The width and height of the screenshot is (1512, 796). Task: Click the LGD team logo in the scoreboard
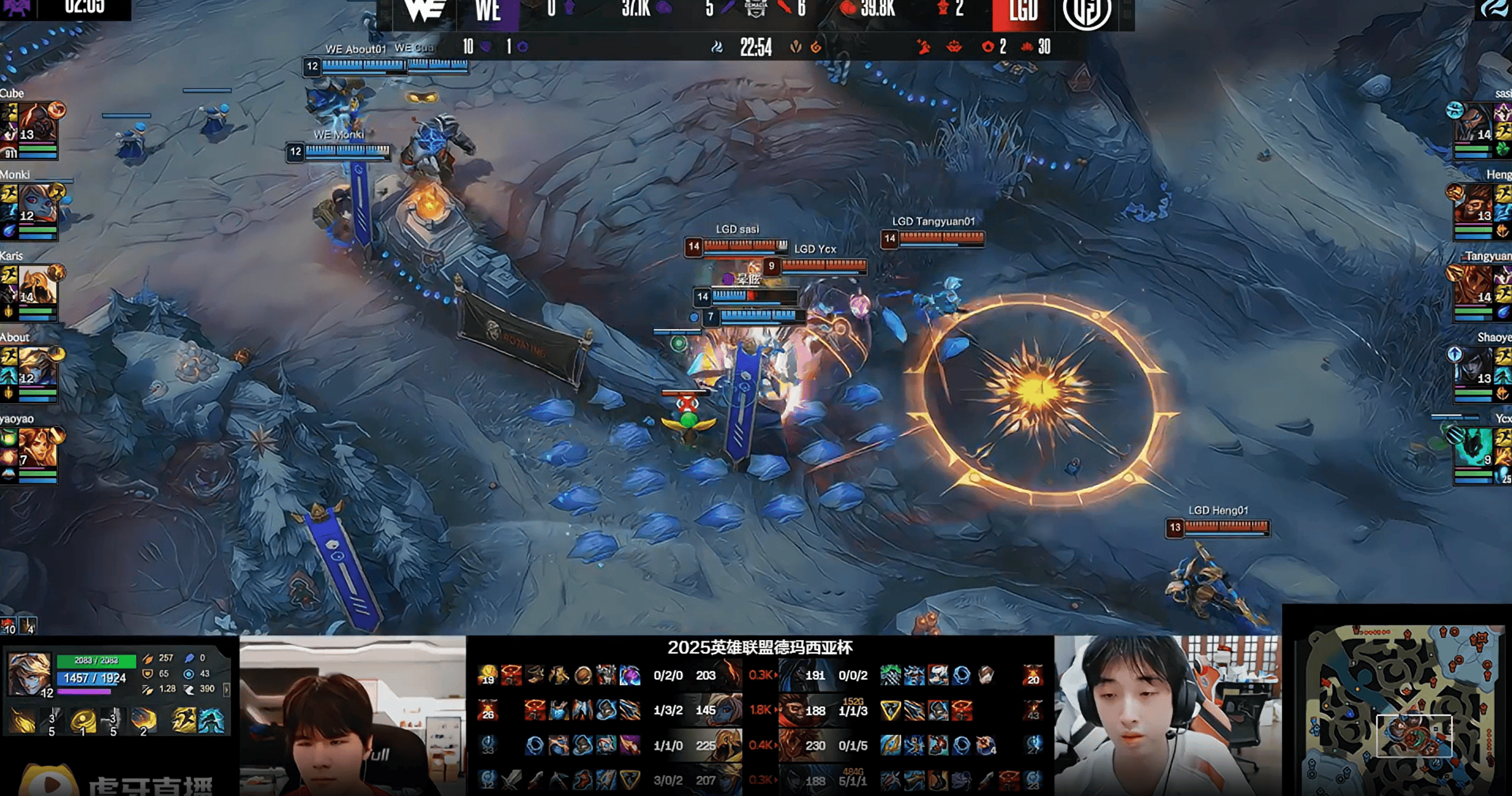[1087, 12]
